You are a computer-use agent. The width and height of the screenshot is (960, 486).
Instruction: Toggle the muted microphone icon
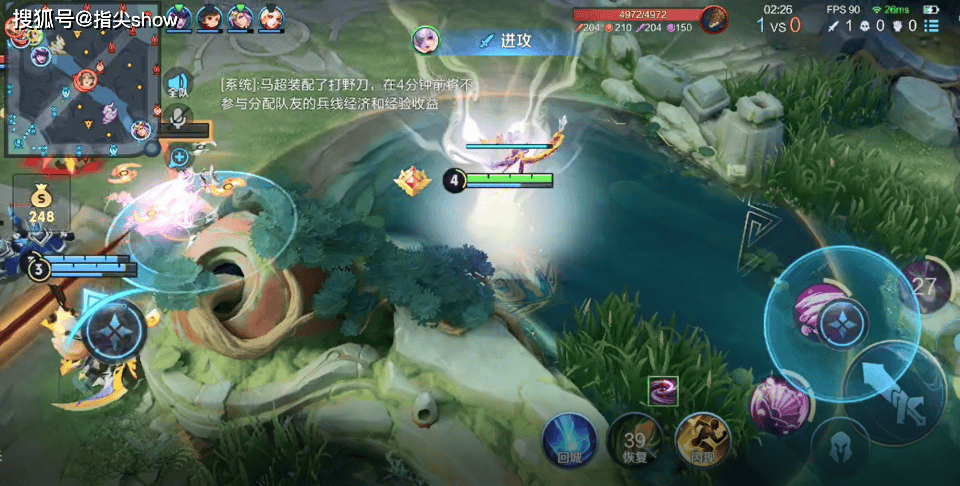[178, 119]
